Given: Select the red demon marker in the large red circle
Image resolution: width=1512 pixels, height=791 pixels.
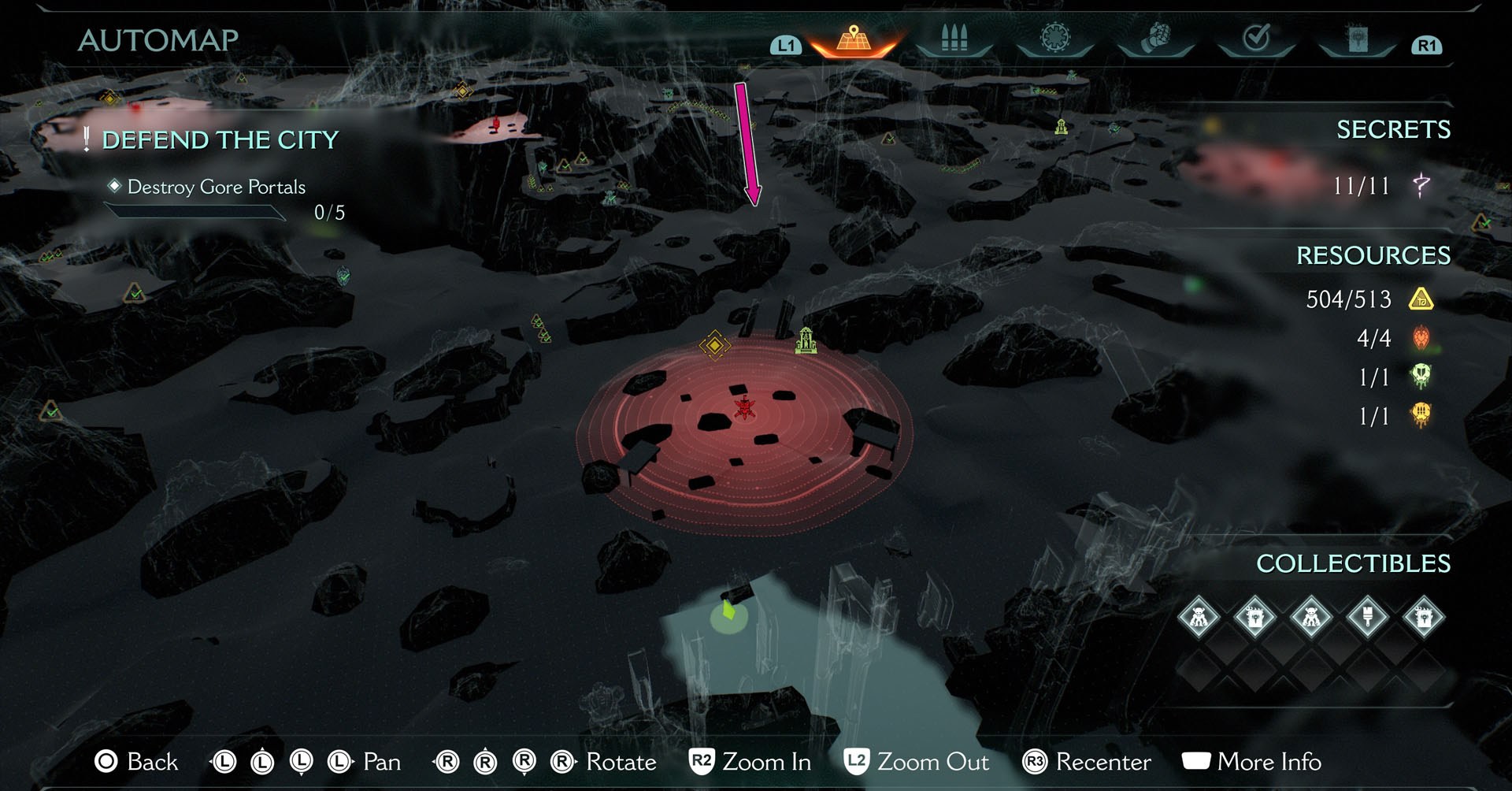Looking at the screenshot, I should click(x=744, y=408).
